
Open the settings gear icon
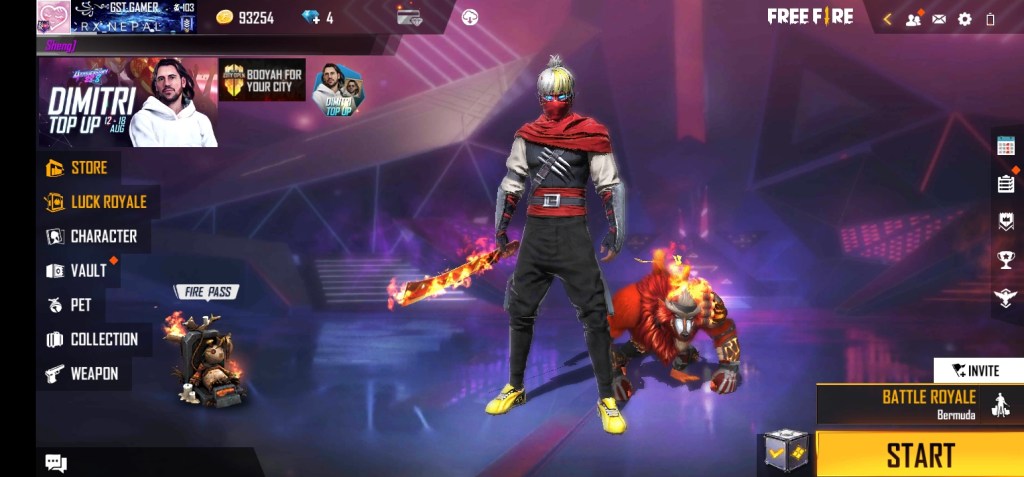[x=965, y=18]
